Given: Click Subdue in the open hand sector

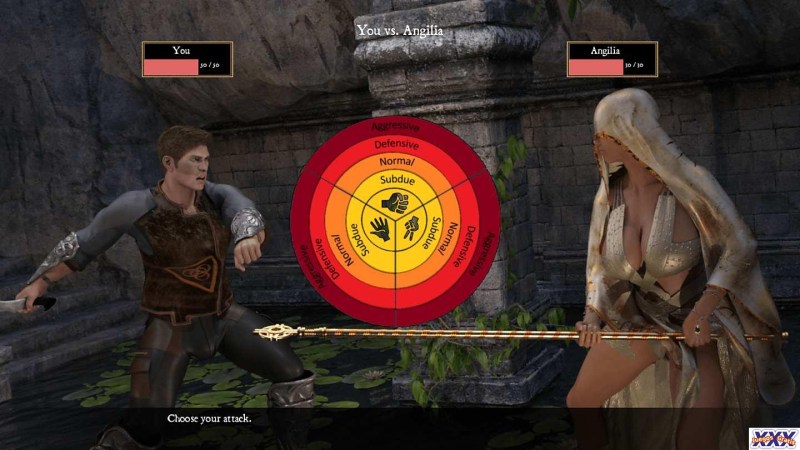Looking at the screenshot, I should tap(359, 241).
